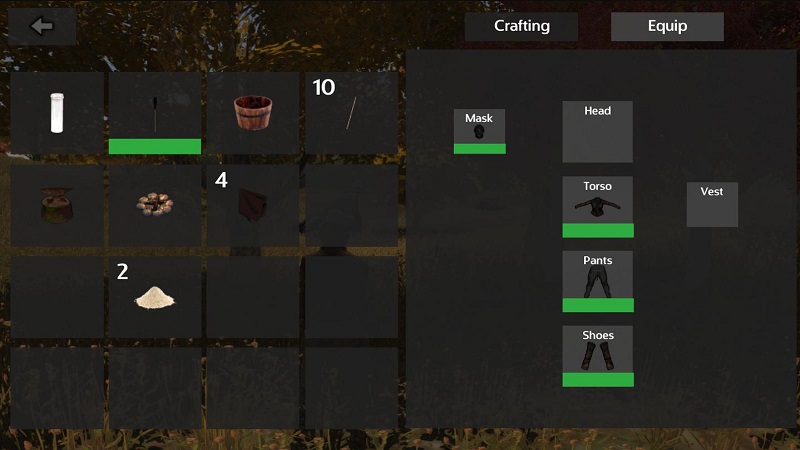Screen dimensions: 800x450
Task: Select the white cylinder item slot
Action: point(57,112)
